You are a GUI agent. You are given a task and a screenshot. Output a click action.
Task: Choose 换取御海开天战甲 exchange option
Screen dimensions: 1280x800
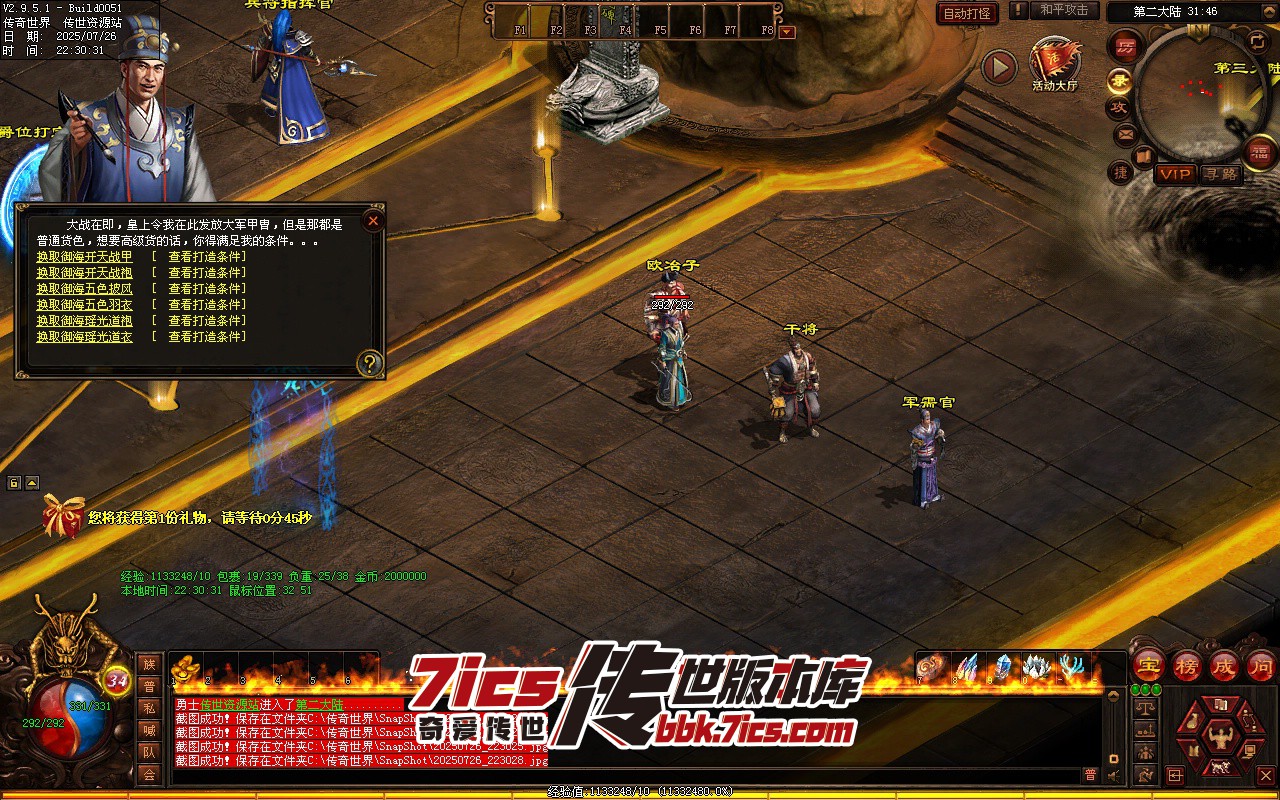point(84,257)
